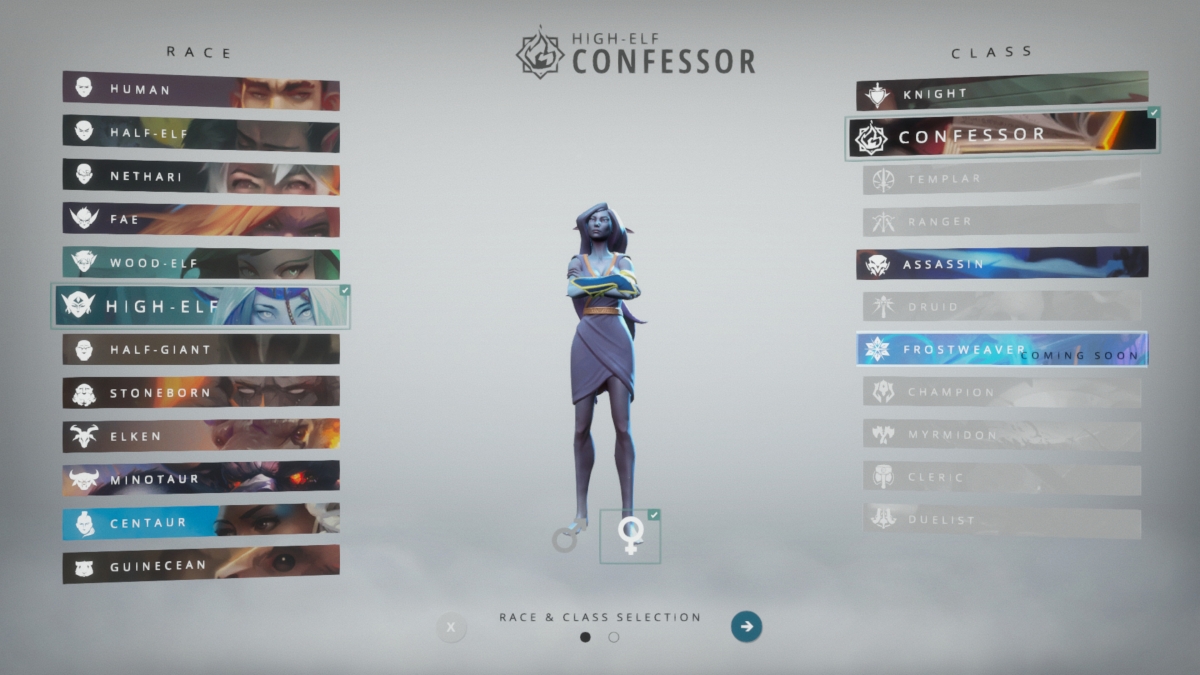Choose the Half-Elf race option
The height and width of the screenshot is (675, 1200).
tap(200, 133)
